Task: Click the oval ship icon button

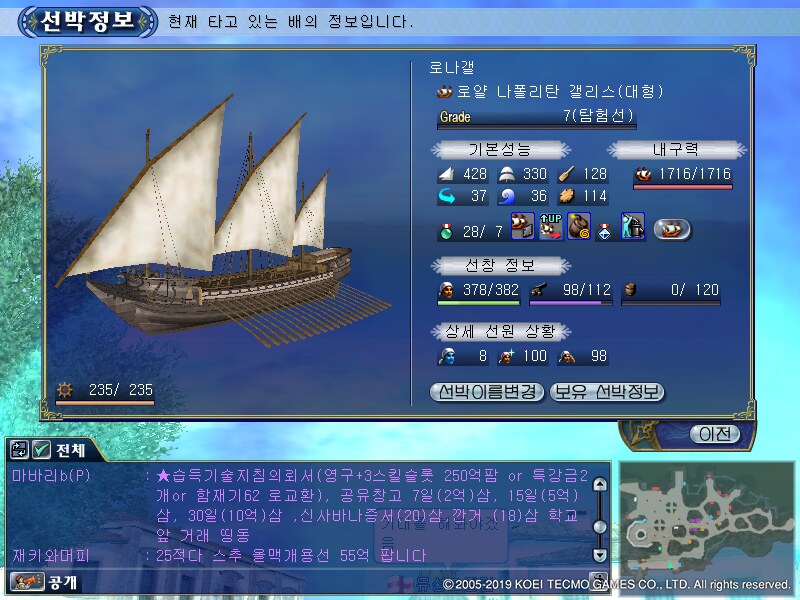Action: (x=673, y=229)
